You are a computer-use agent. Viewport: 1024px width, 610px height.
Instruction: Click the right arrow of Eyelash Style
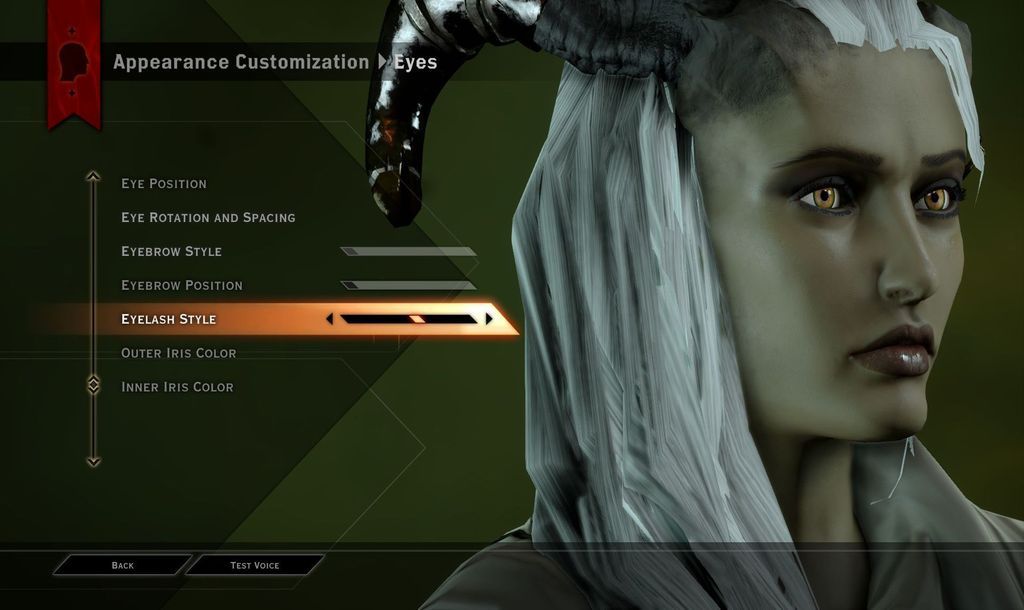[489, 319]
